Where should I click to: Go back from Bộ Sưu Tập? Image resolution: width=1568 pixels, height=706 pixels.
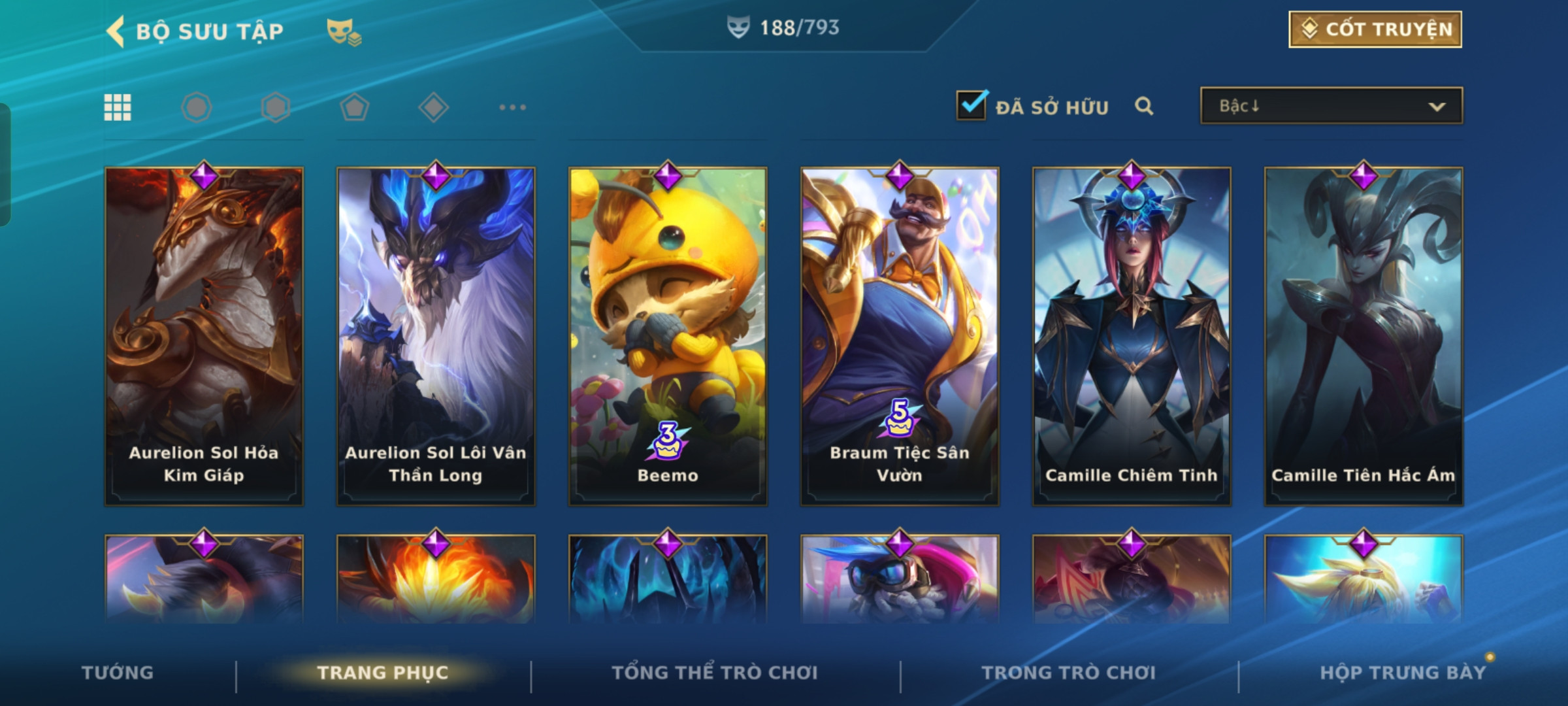[116, 31]
